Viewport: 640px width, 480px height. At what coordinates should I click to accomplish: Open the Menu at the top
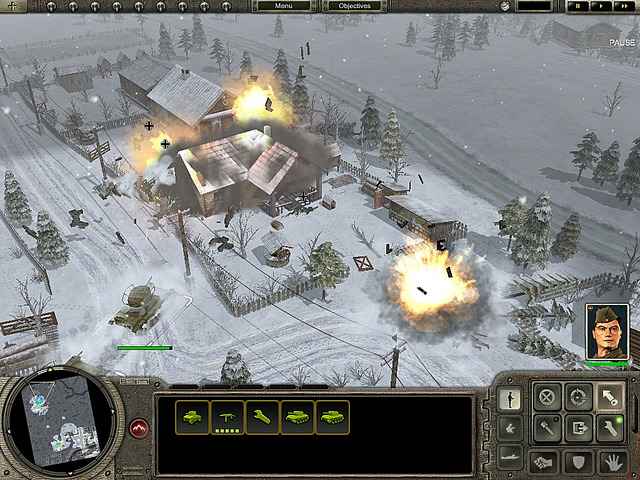(283, 6)
